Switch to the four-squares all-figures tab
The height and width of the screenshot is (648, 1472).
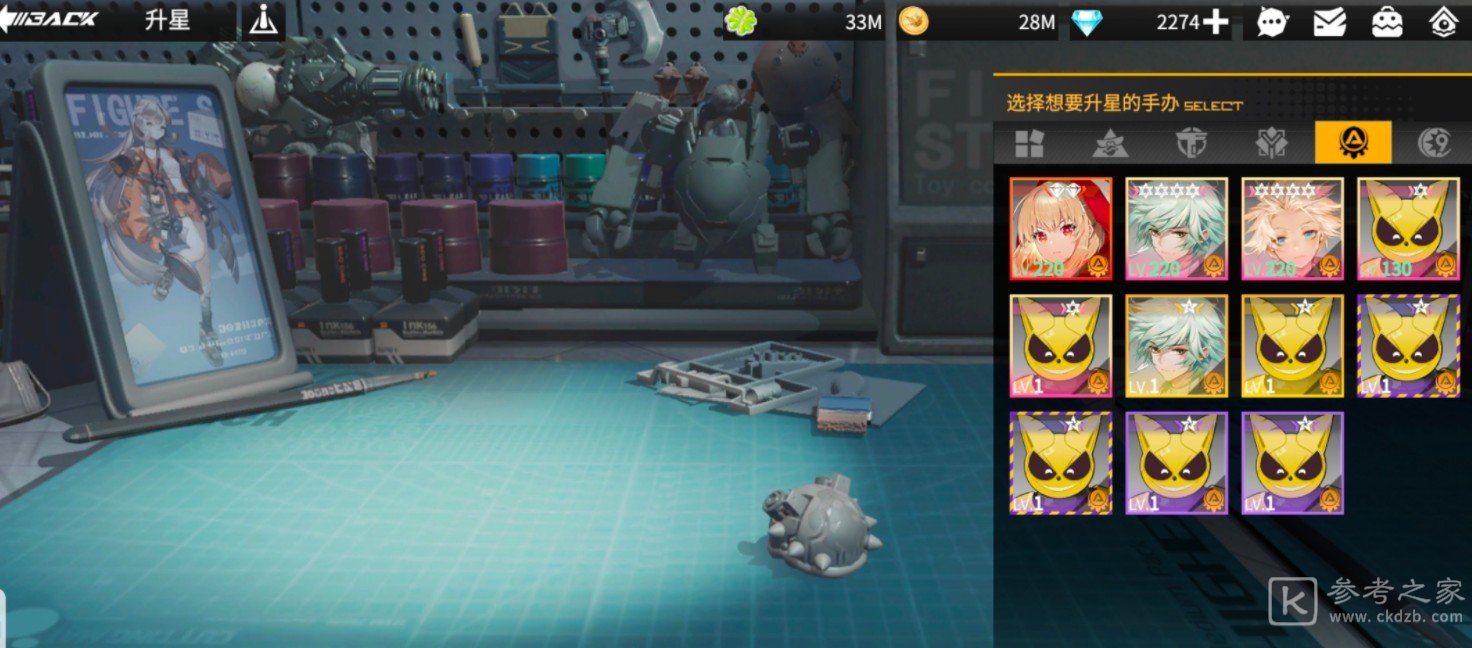1029,143
